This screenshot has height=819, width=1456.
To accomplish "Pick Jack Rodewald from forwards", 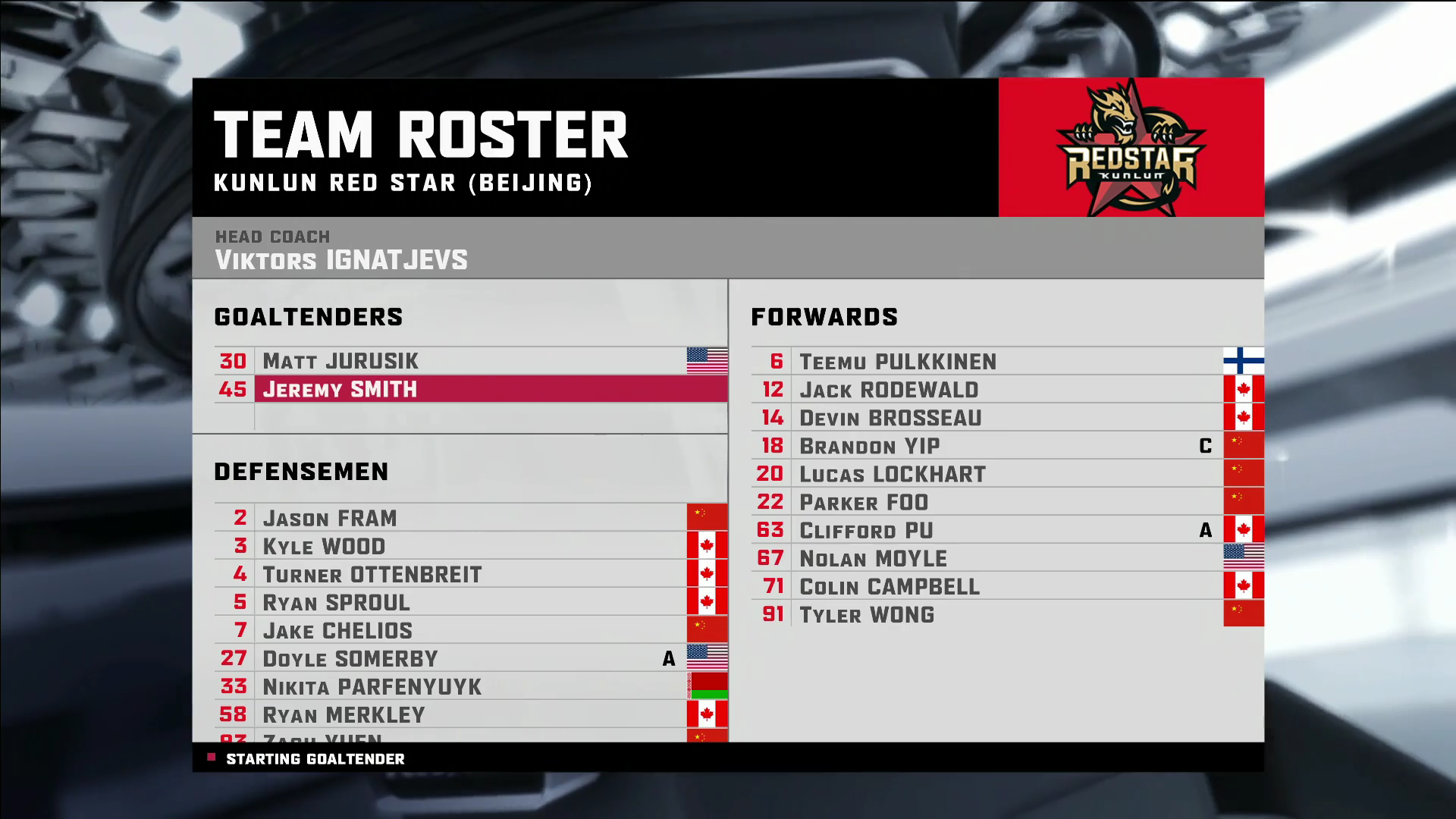I will (889, 390).
